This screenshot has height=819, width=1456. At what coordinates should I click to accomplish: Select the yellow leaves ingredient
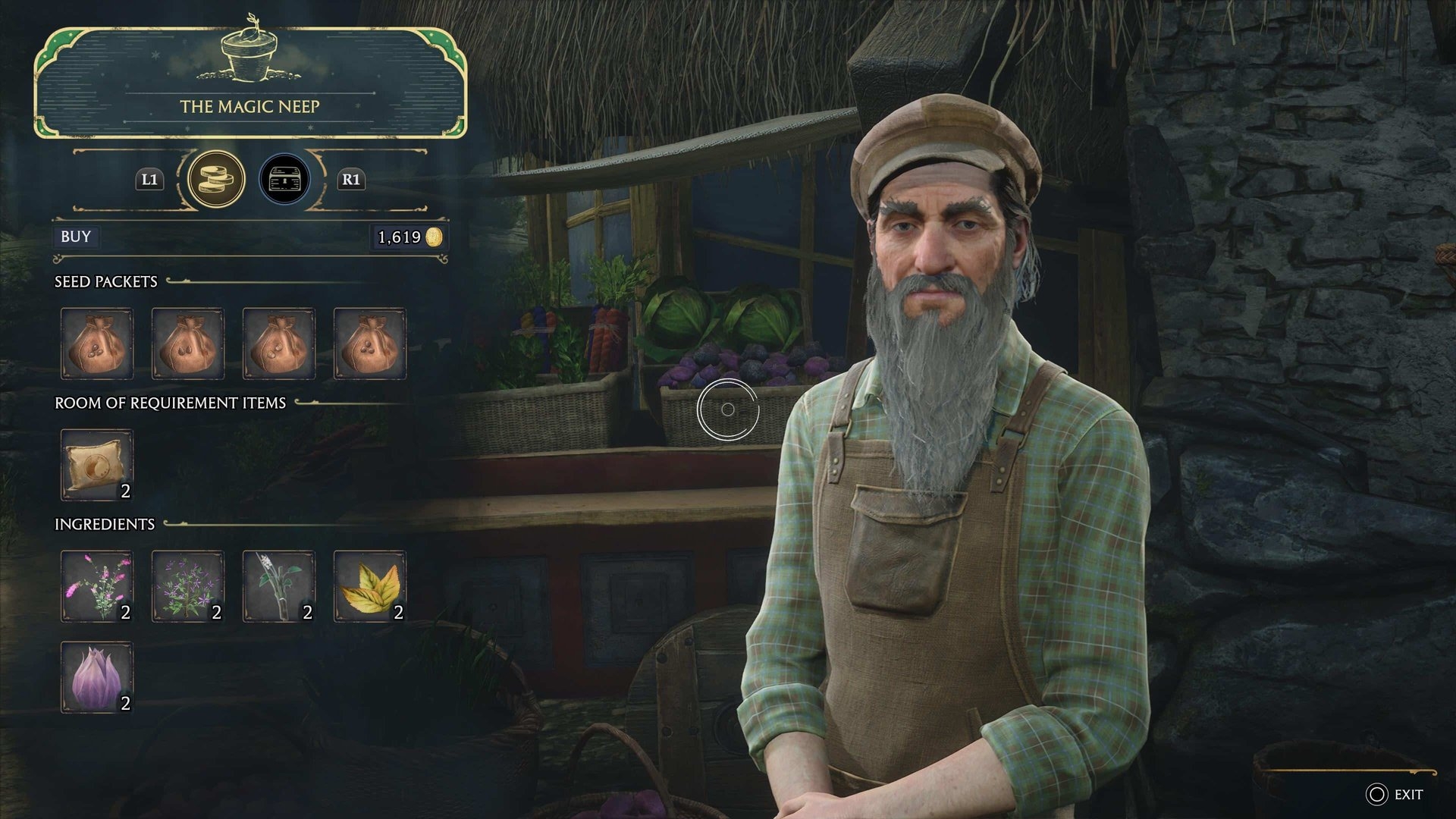point(370,586)
